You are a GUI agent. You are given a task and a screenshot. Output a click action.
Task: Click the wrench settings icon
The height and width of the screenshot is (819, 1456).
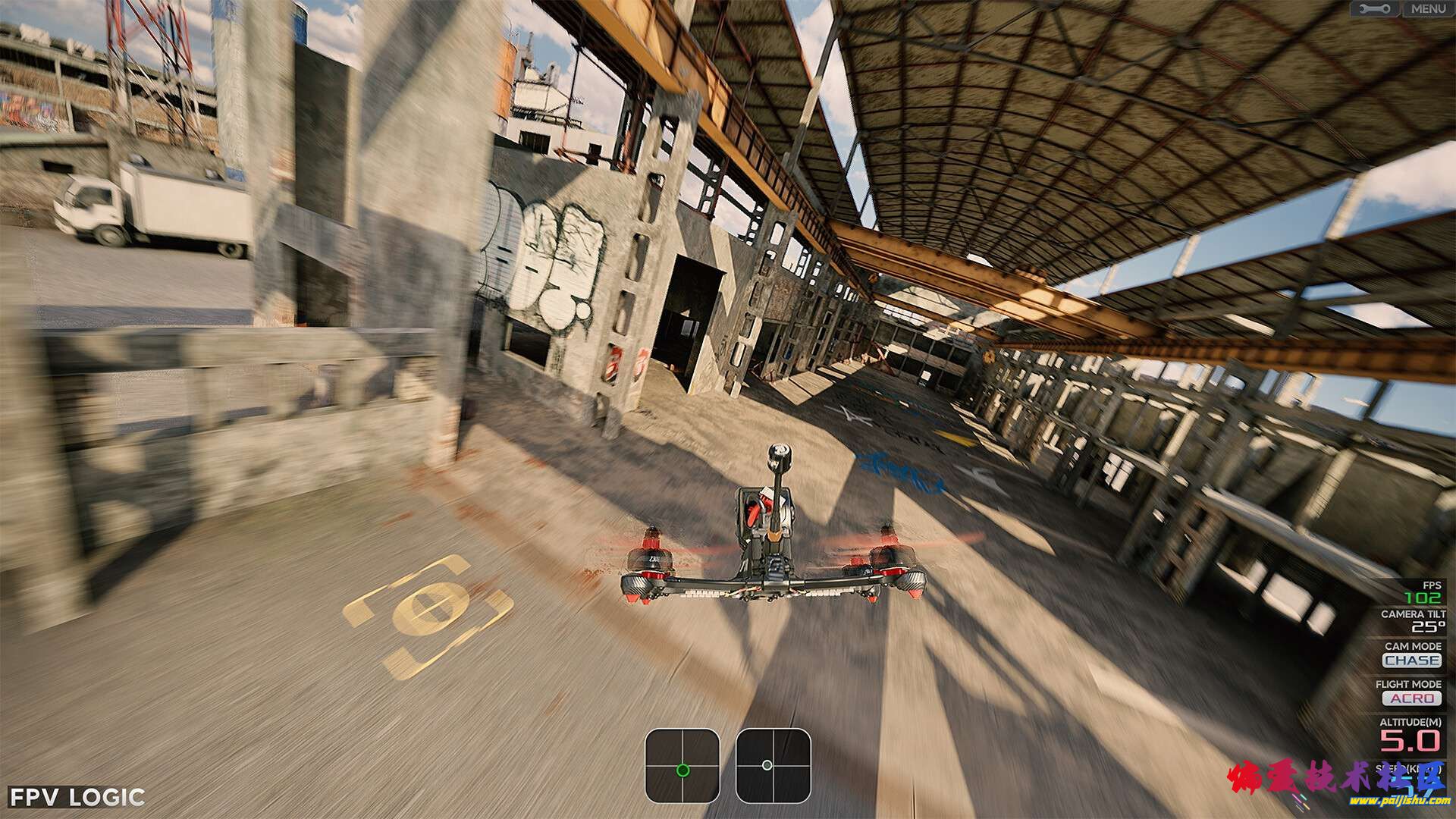(1376, 9)
